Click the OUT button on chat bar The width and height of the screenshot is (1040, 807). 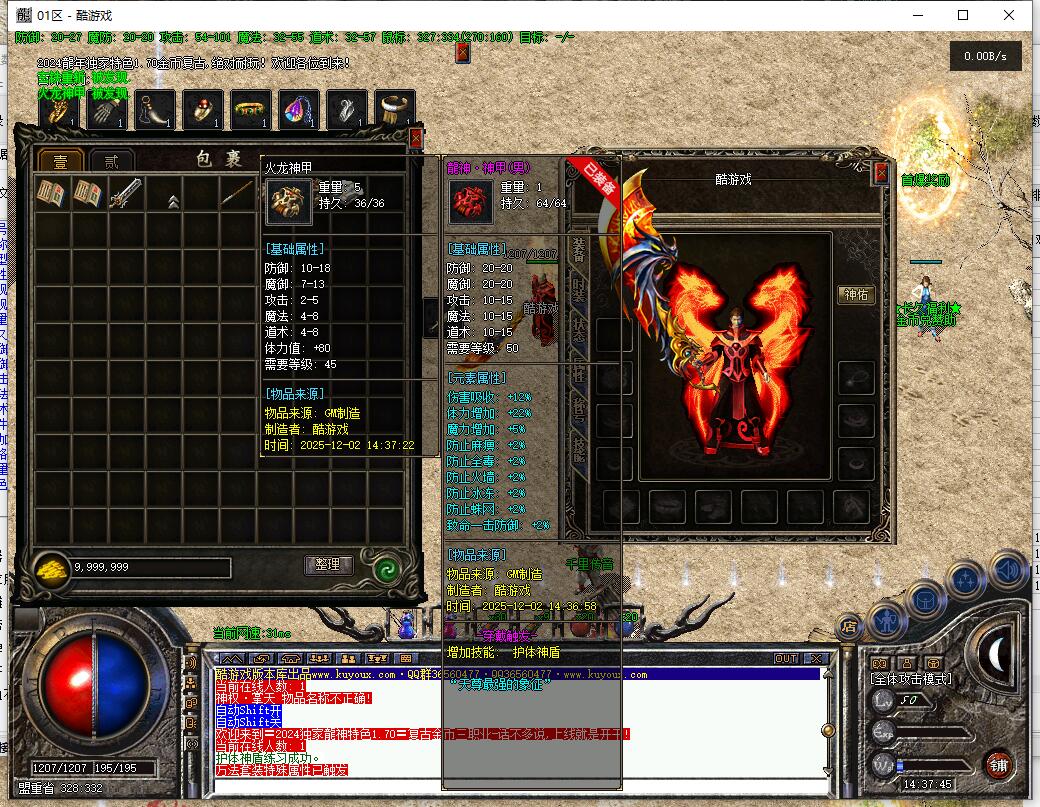(x=786, y=658)
